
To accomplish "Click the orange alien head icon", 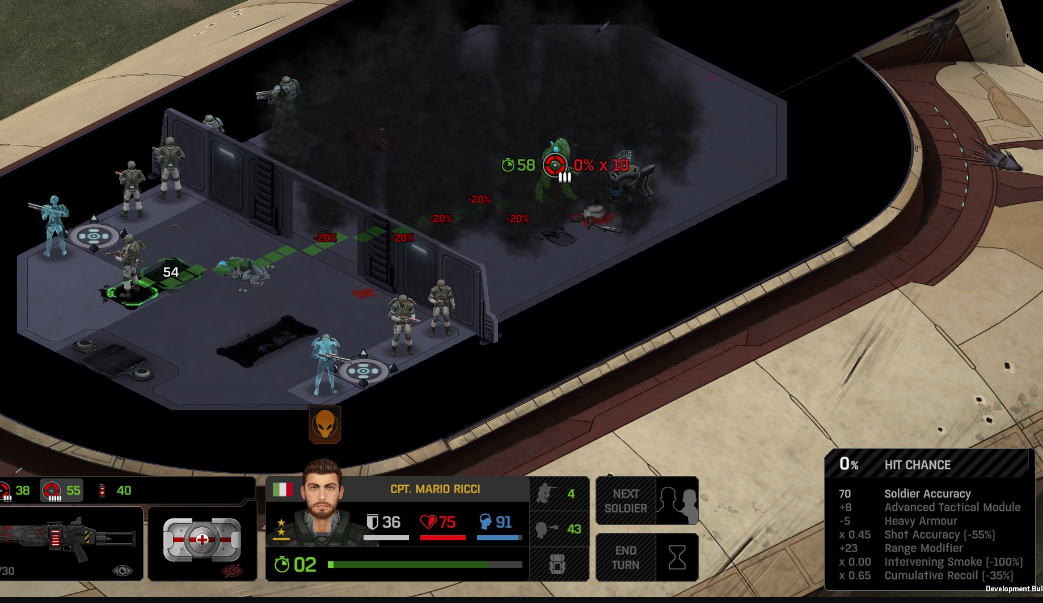I will [x=324, y=424].
